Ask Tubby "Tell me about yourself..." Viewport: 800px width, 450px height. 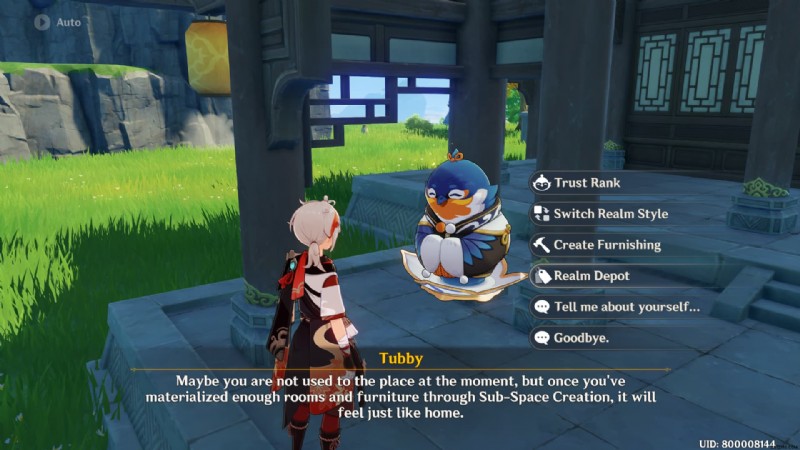(625, 307)
